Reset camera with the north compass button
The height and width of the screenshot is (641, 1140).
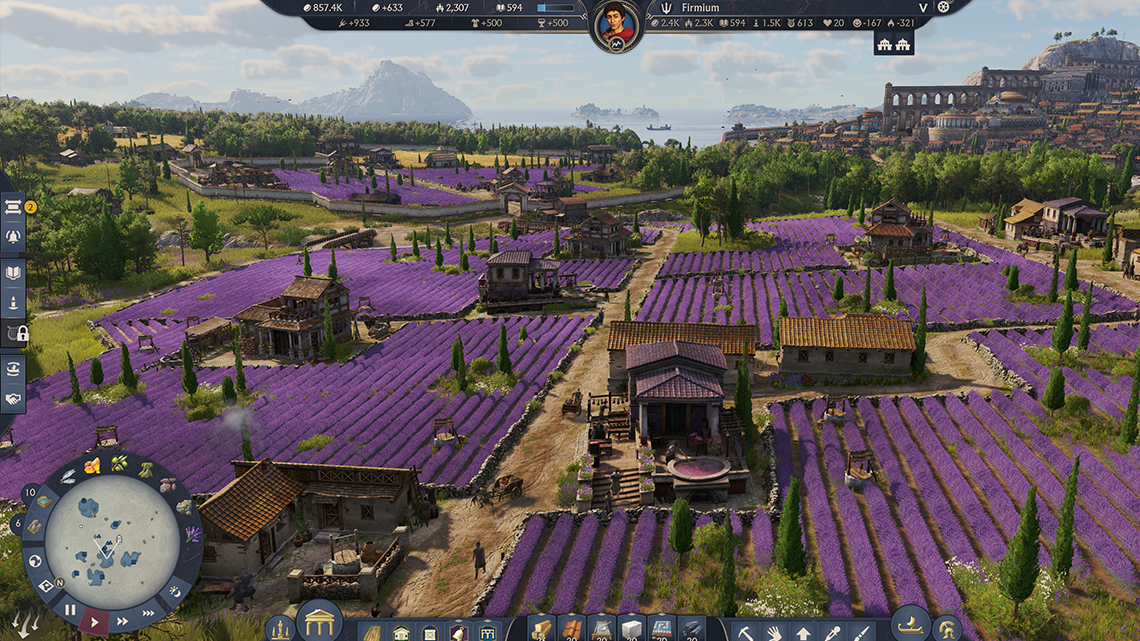pos(46,585)
